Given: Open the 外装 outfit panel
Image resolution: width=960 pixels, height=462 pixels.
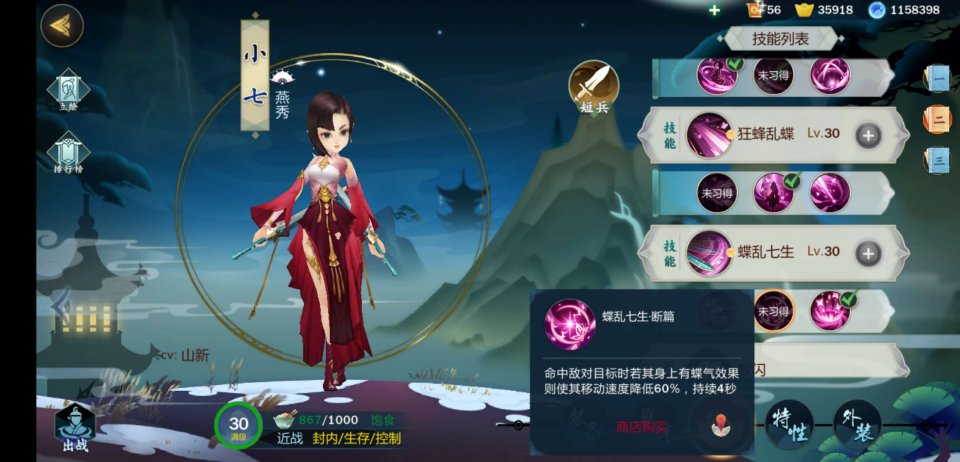Looking at the screenshot, I should (857, 425).
